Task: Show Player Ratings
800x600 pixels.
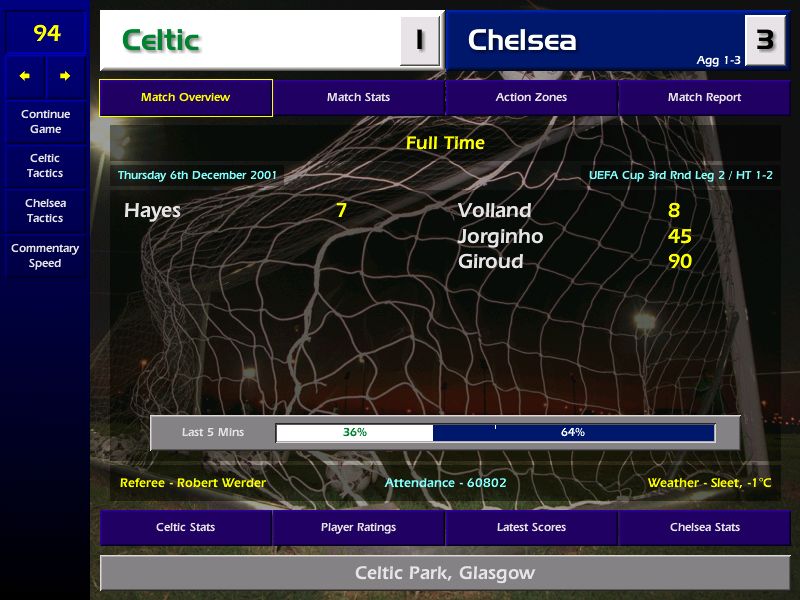Action: (358, 527)
